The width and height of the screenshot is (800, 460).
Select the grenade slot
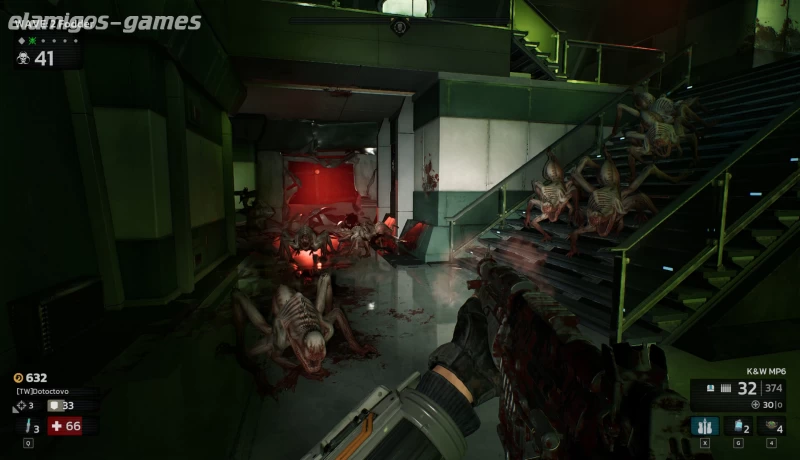pos(738,426)
